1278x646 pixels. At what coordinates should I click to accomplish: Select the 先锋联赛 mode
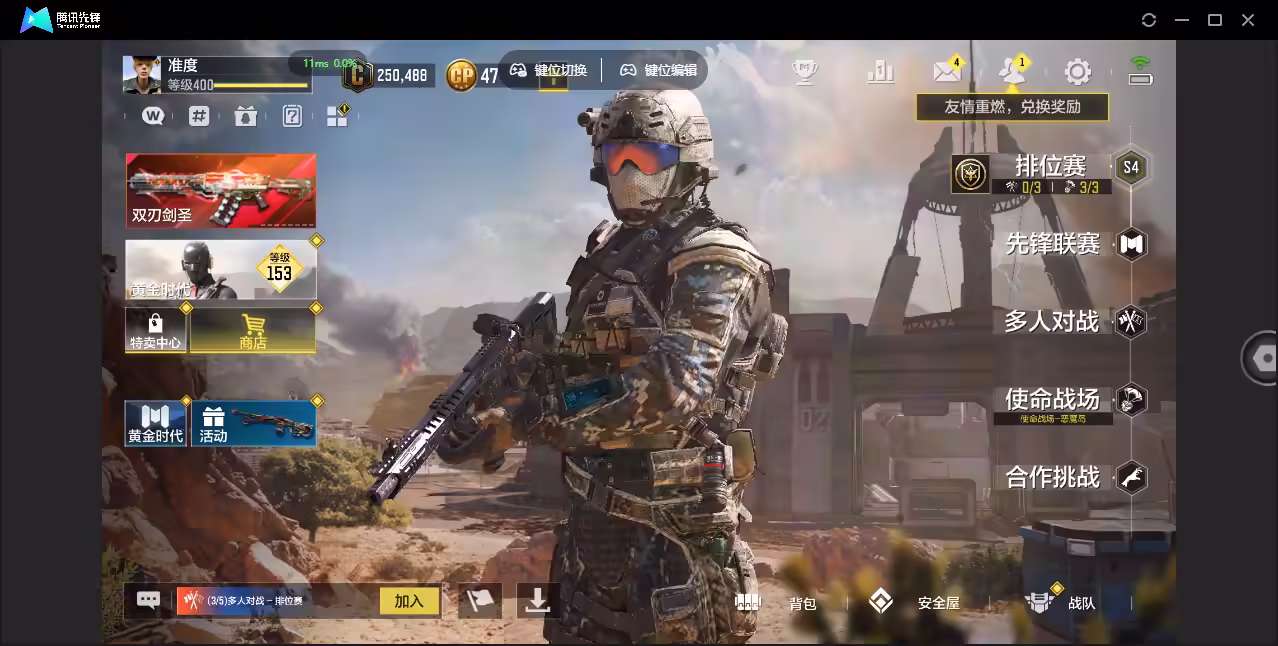point(1052,244)
